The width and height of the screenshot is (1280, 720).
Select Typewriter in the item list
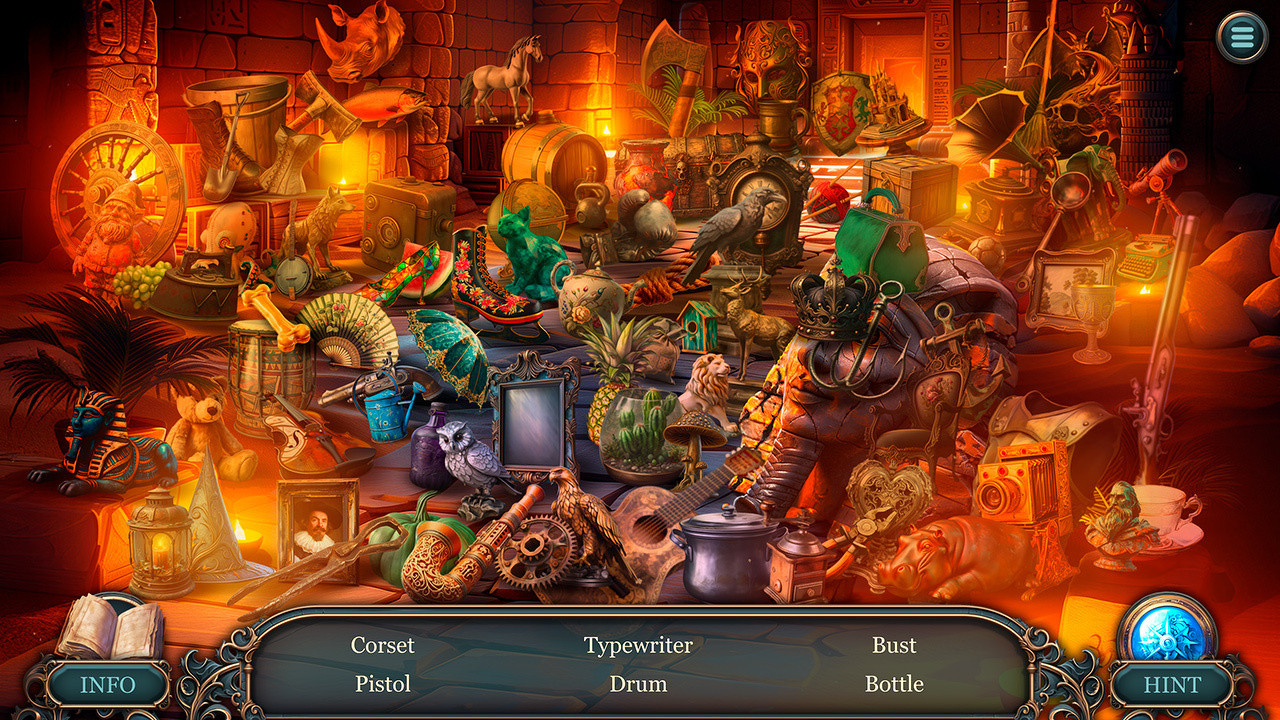[x=638, y=645]
